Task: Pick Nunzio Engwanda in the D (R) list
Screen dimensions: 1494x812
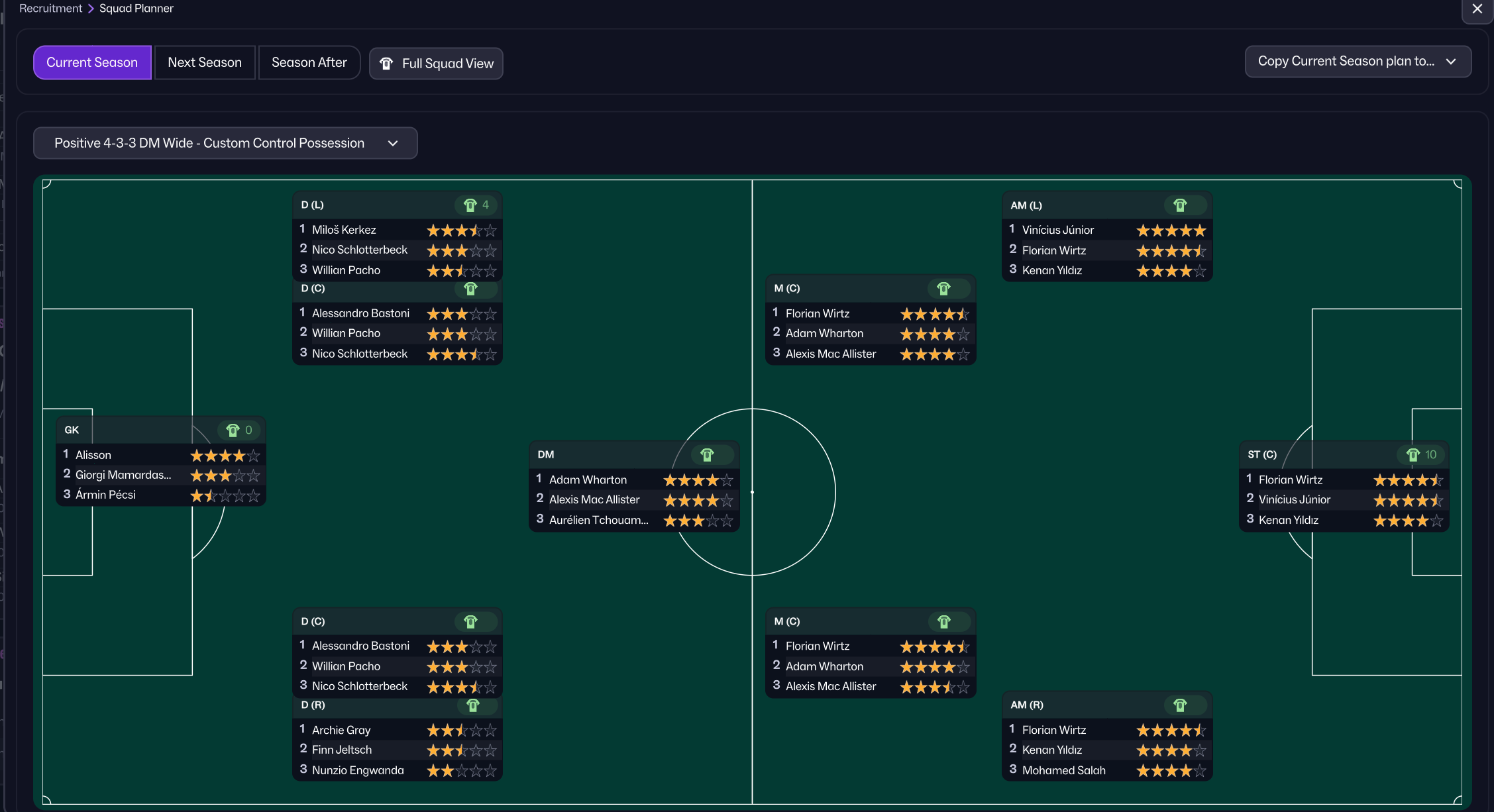Action: click(358, 770)
